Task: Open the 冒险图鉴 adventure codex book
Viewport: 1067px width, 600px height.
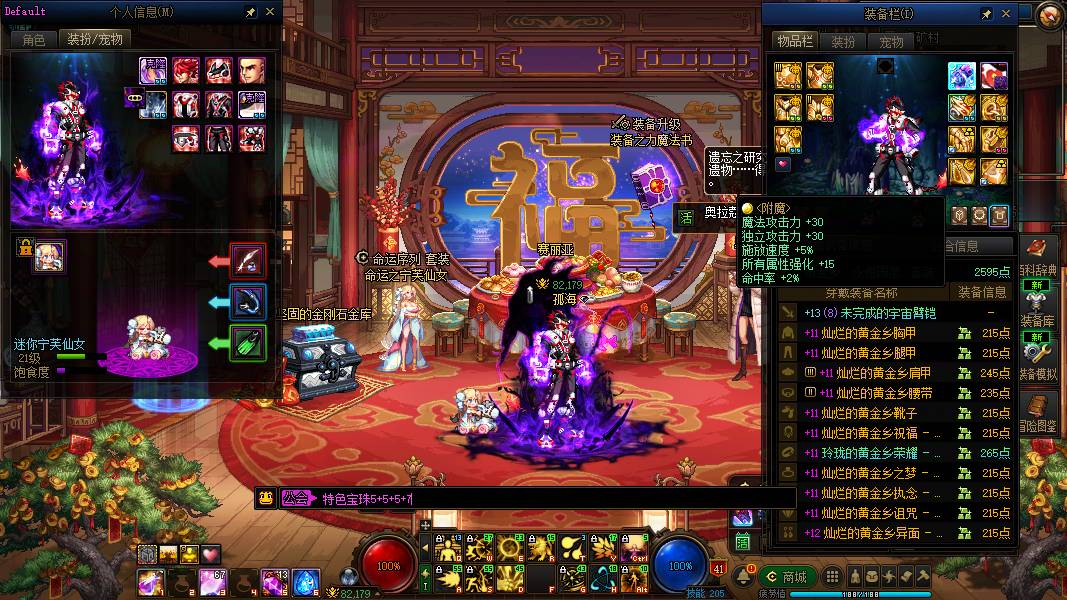Action: [1037, 407]
